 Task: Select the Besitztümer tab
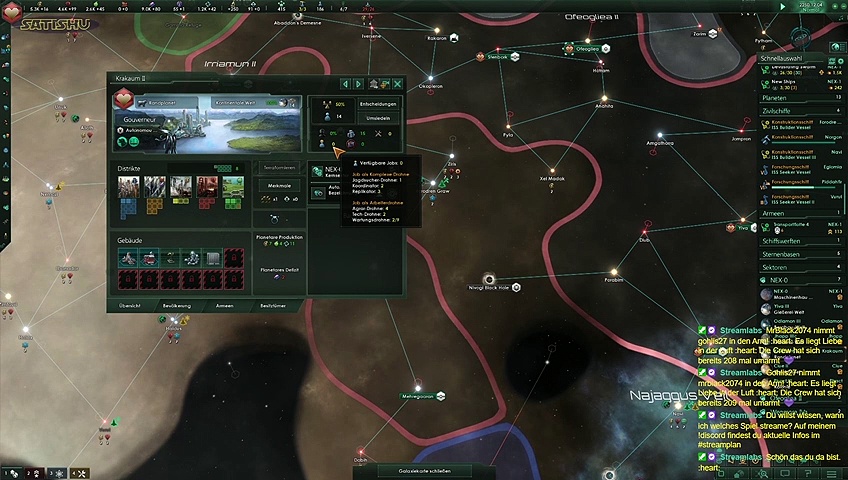click(x=273, y=305)
